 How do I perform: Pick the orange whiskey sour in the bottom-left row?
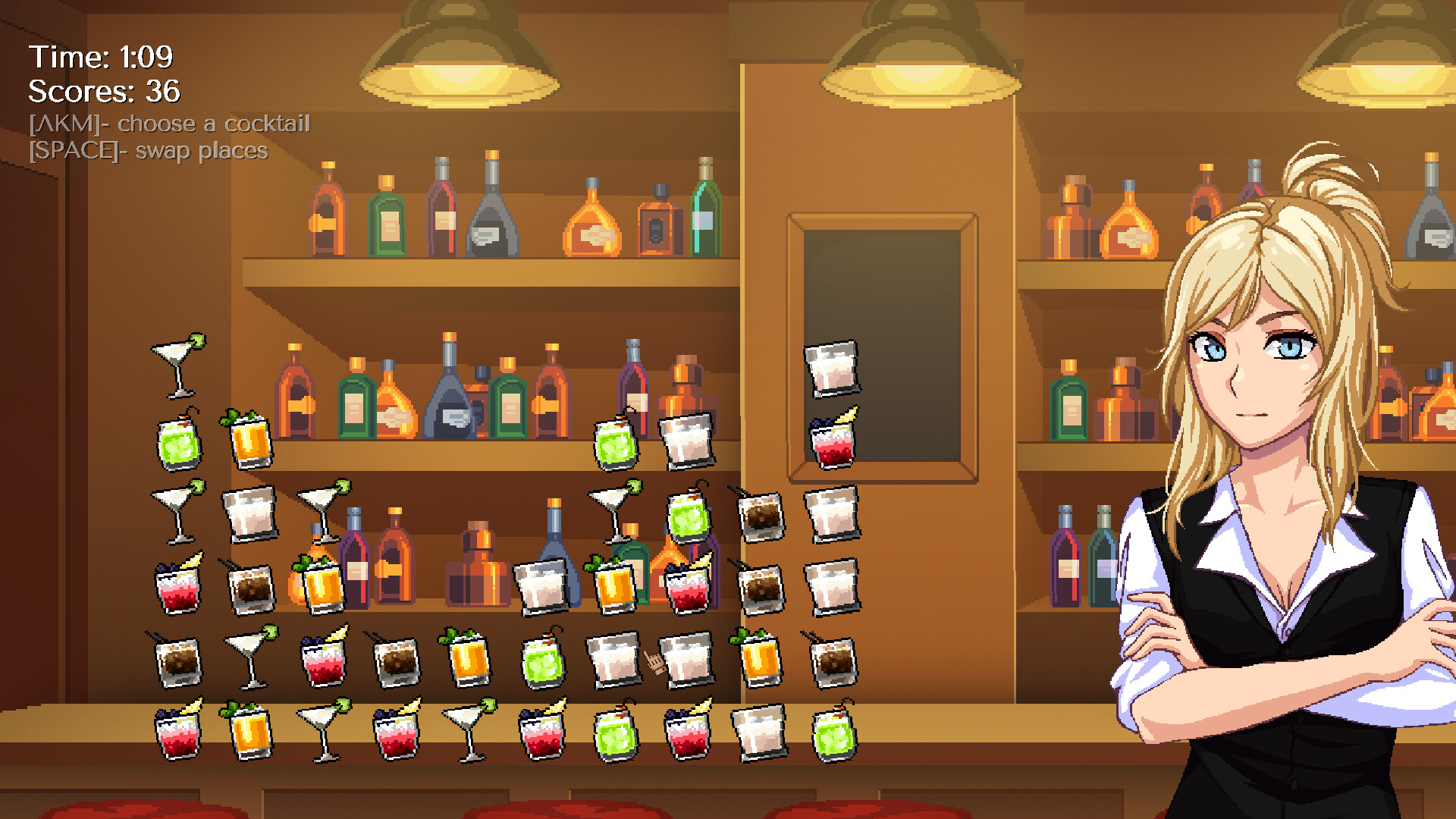click(x=250, y=732)
